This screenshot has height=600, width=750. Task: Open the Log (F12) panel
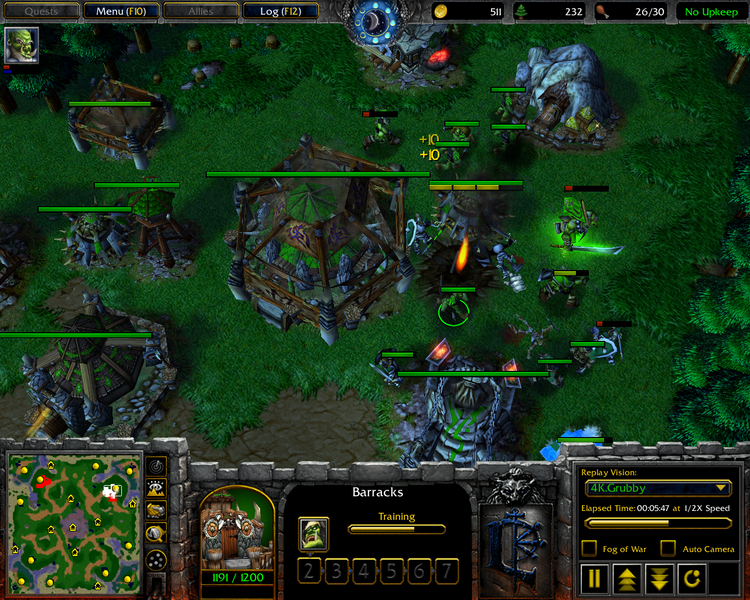[x=279, y=11]
